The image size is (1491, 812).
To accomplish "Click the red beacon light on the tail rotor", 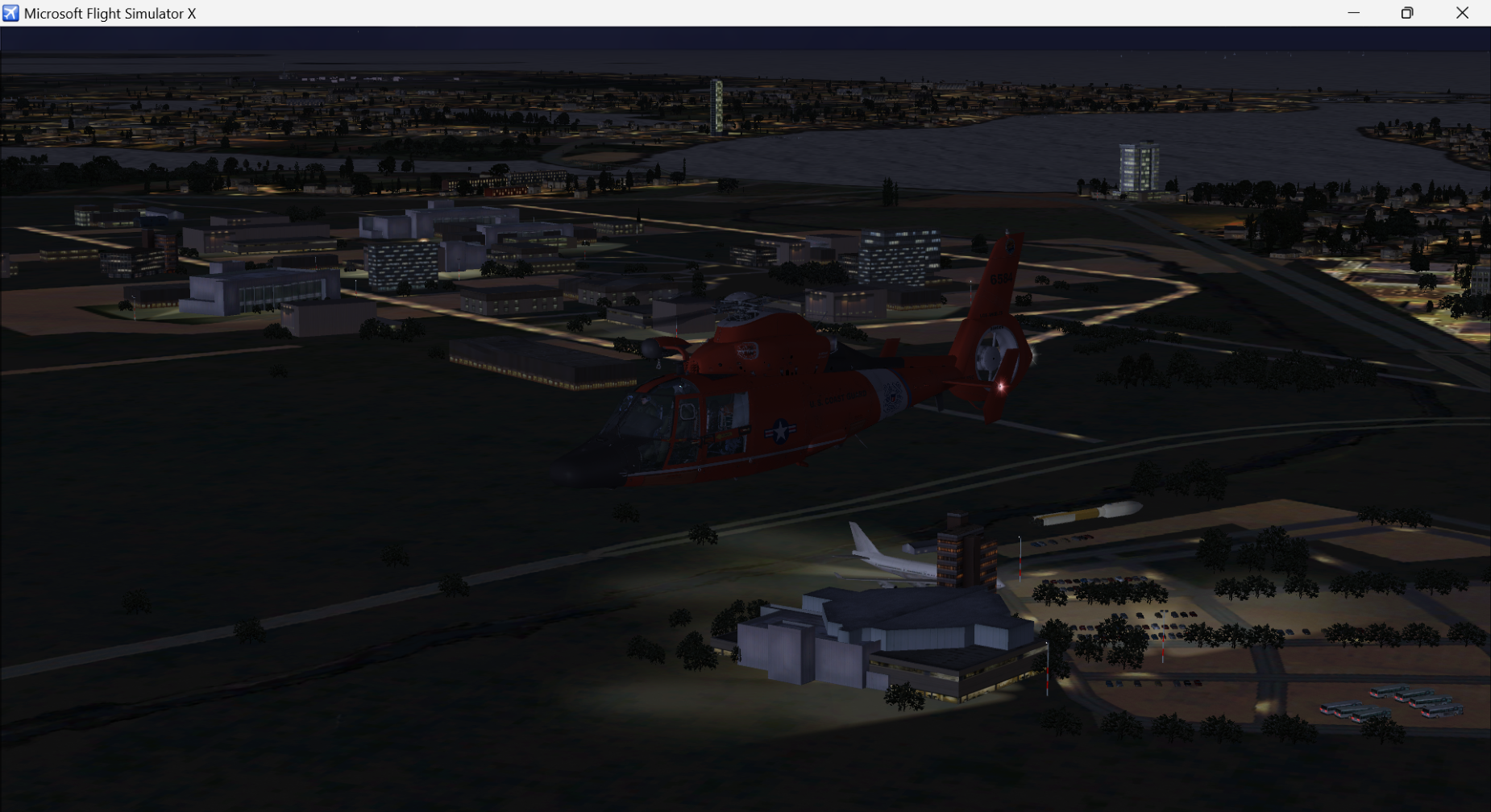I will (1000, 387).
